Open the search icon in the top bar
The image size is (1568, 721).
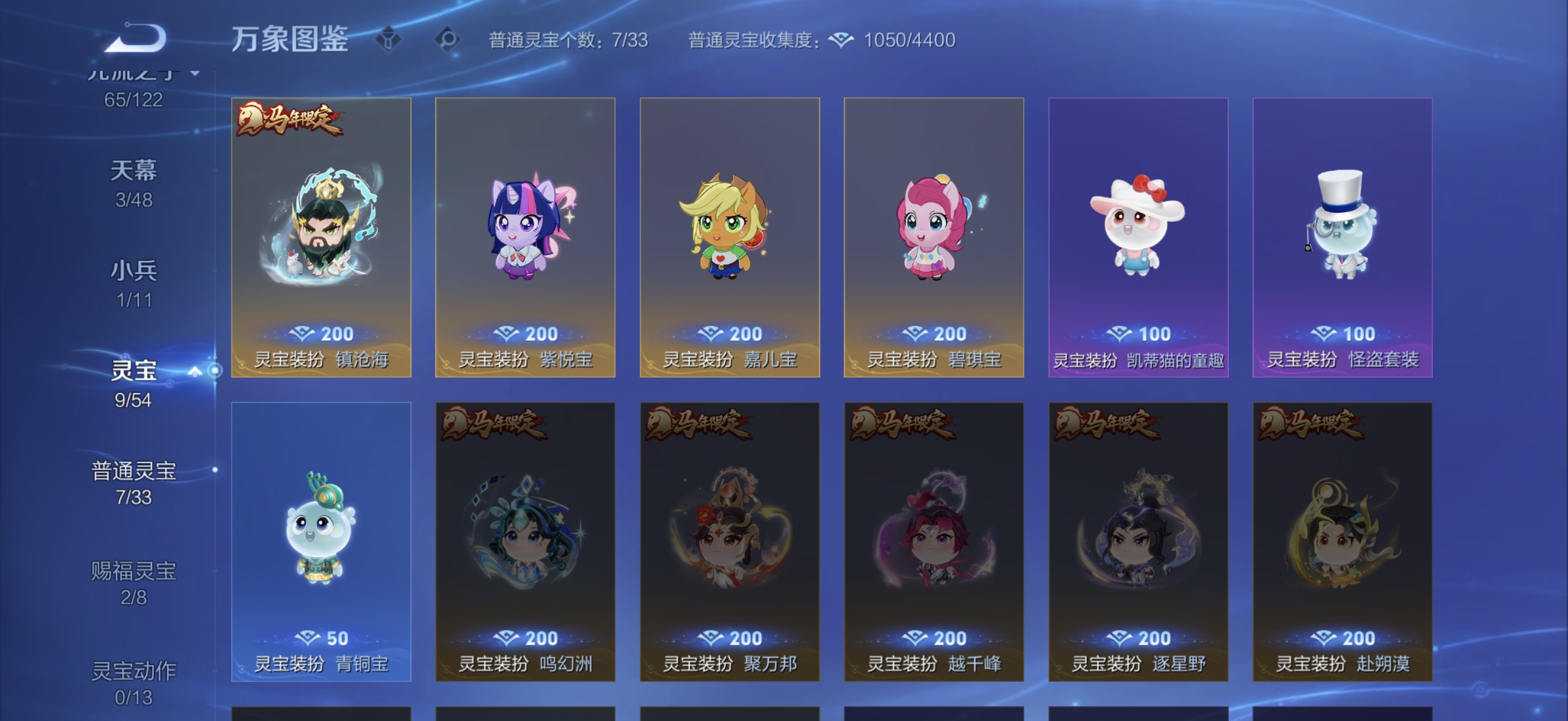tap(449, 39)
